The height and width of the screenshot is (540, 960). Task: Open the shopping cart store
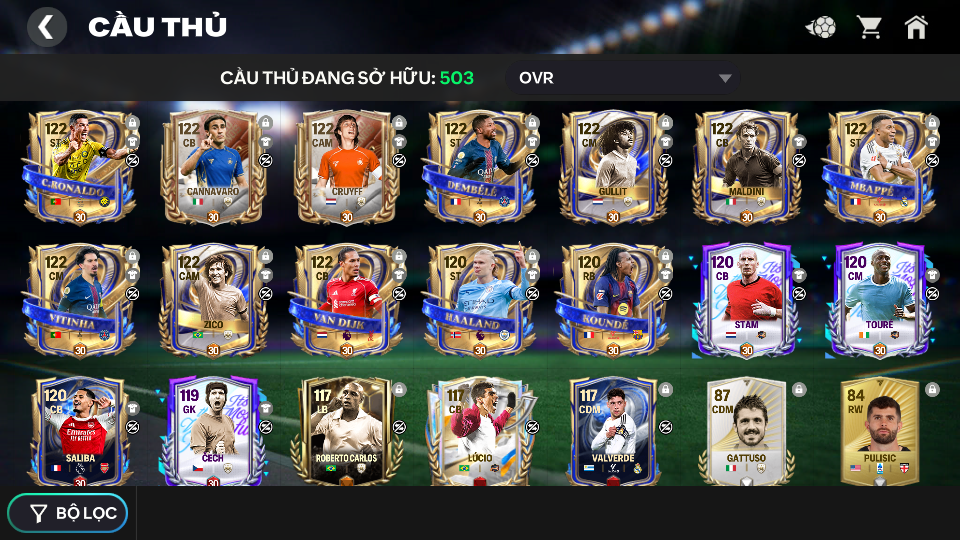click(869, 27)
